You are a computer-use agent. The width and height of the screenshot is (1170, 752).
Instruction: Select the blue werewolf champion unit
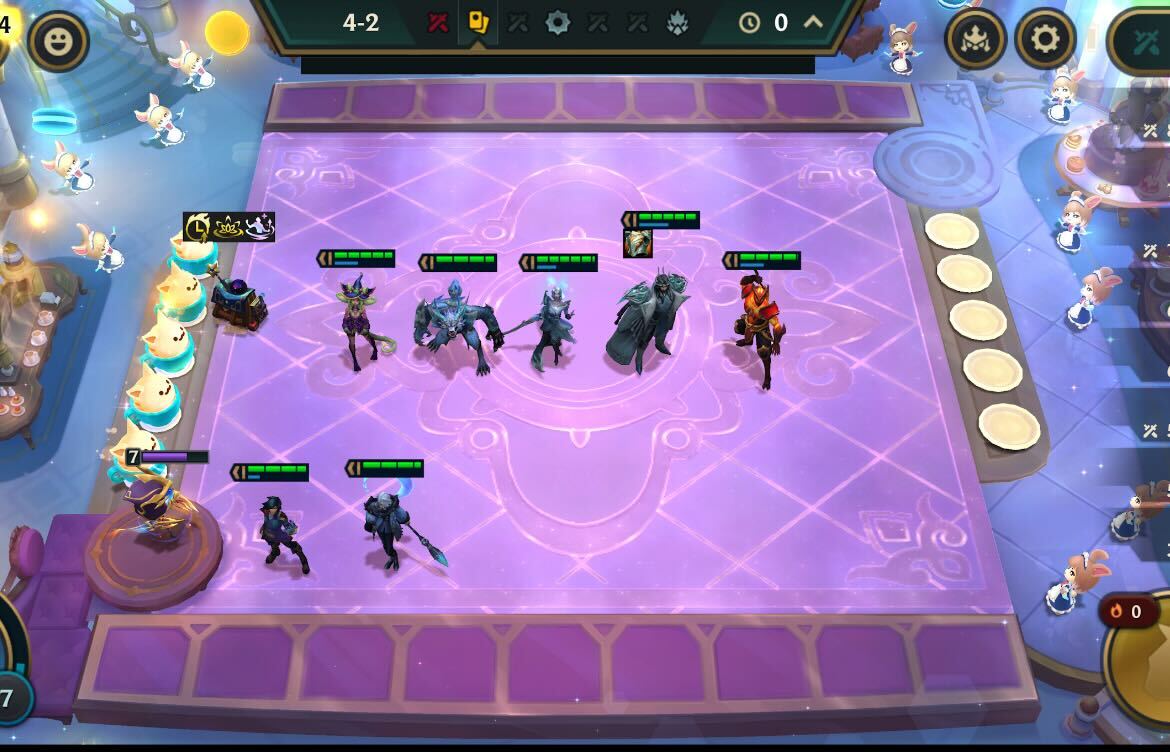457,325
